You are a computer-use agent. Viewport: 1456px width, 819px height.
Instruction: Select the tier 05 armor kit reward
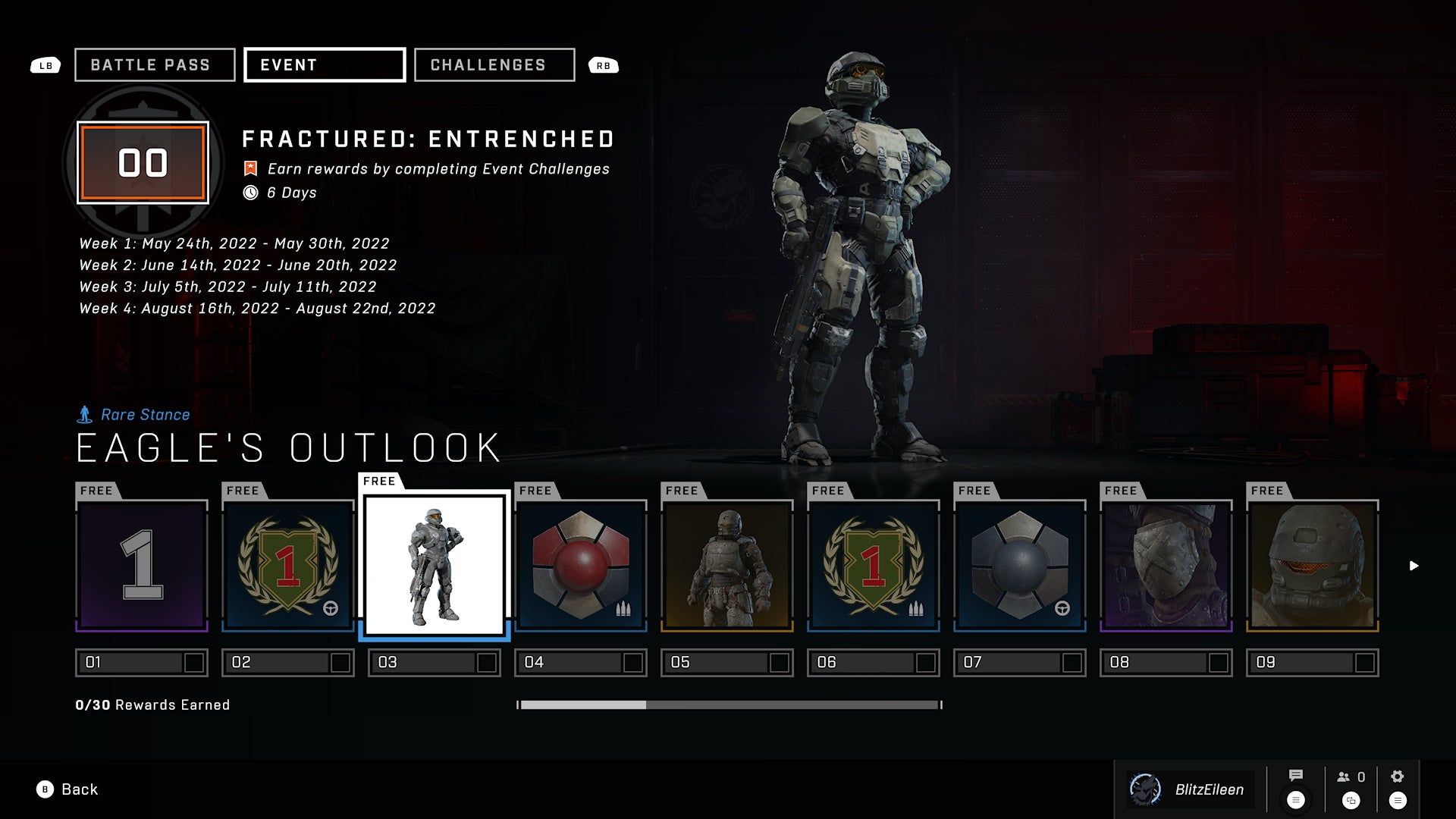(727, 566)
